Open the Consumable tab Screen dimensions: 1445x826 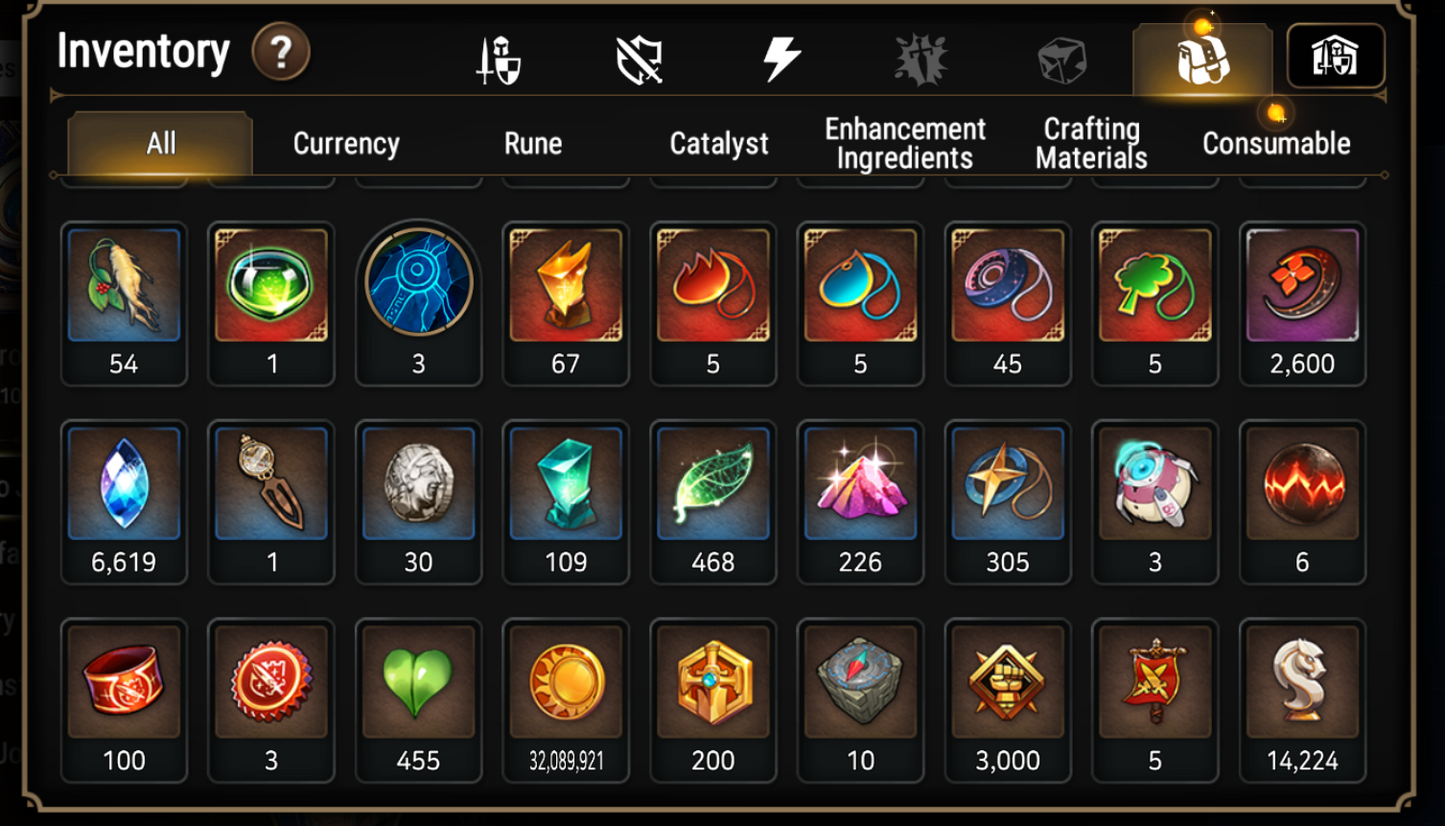[1277, 143]
